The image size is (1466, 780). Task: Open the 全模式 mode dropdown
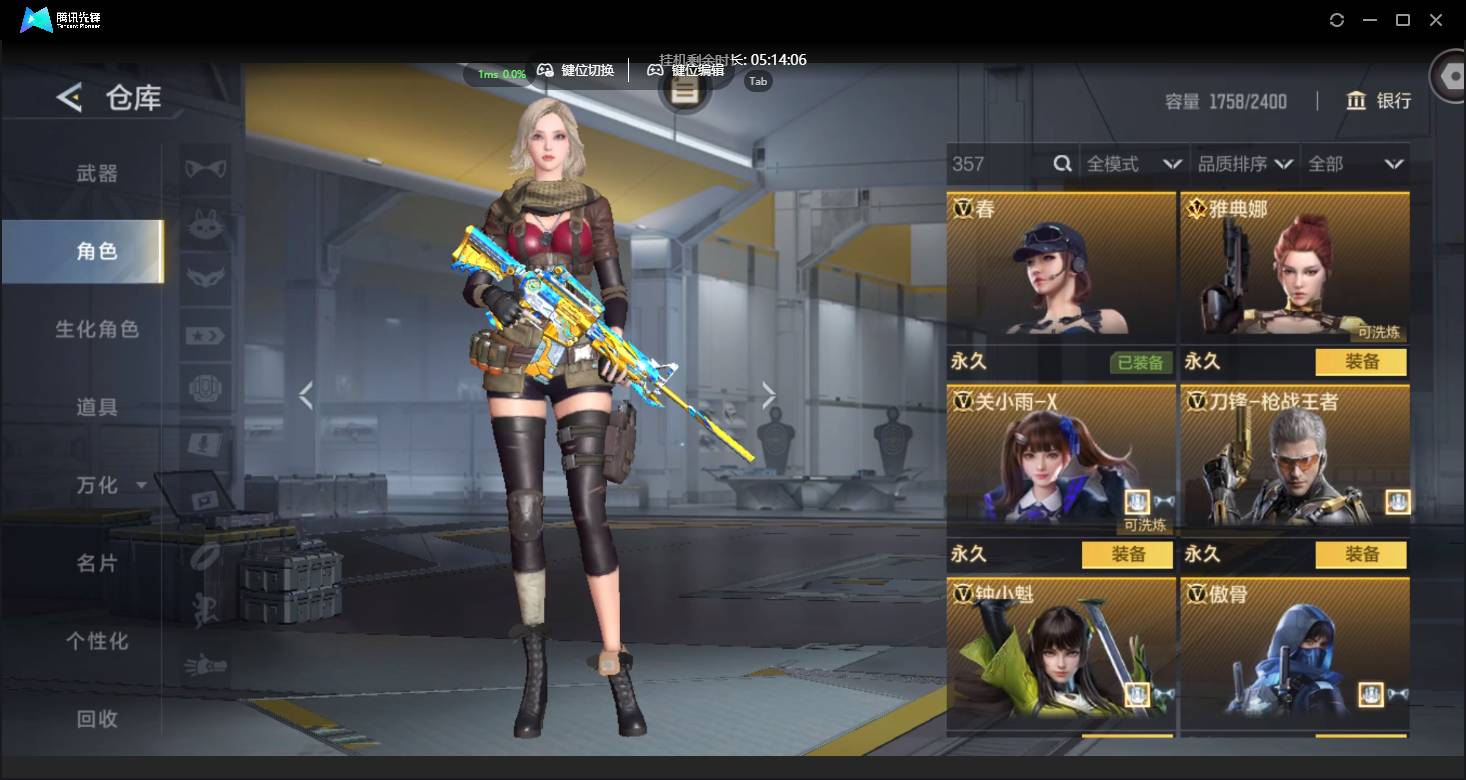click(1134, 164)
